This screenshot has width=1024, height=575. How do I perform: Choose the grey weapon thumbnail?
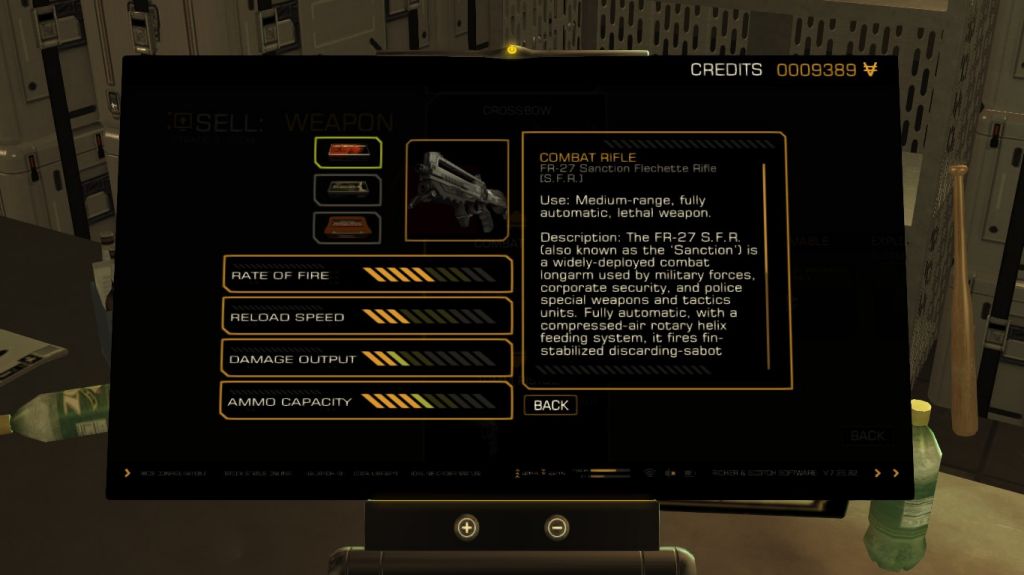coord(347,189)
